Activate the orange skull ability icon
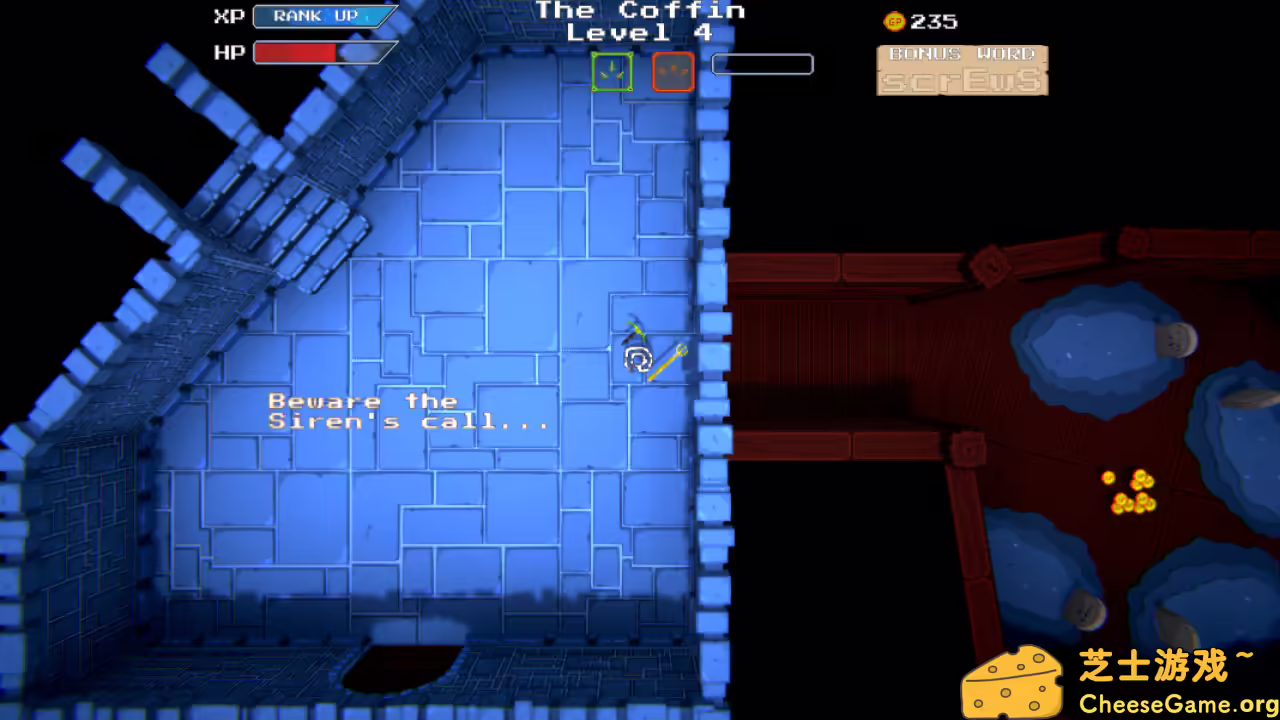Viewport: 1280px width, 720px height. 672,70
